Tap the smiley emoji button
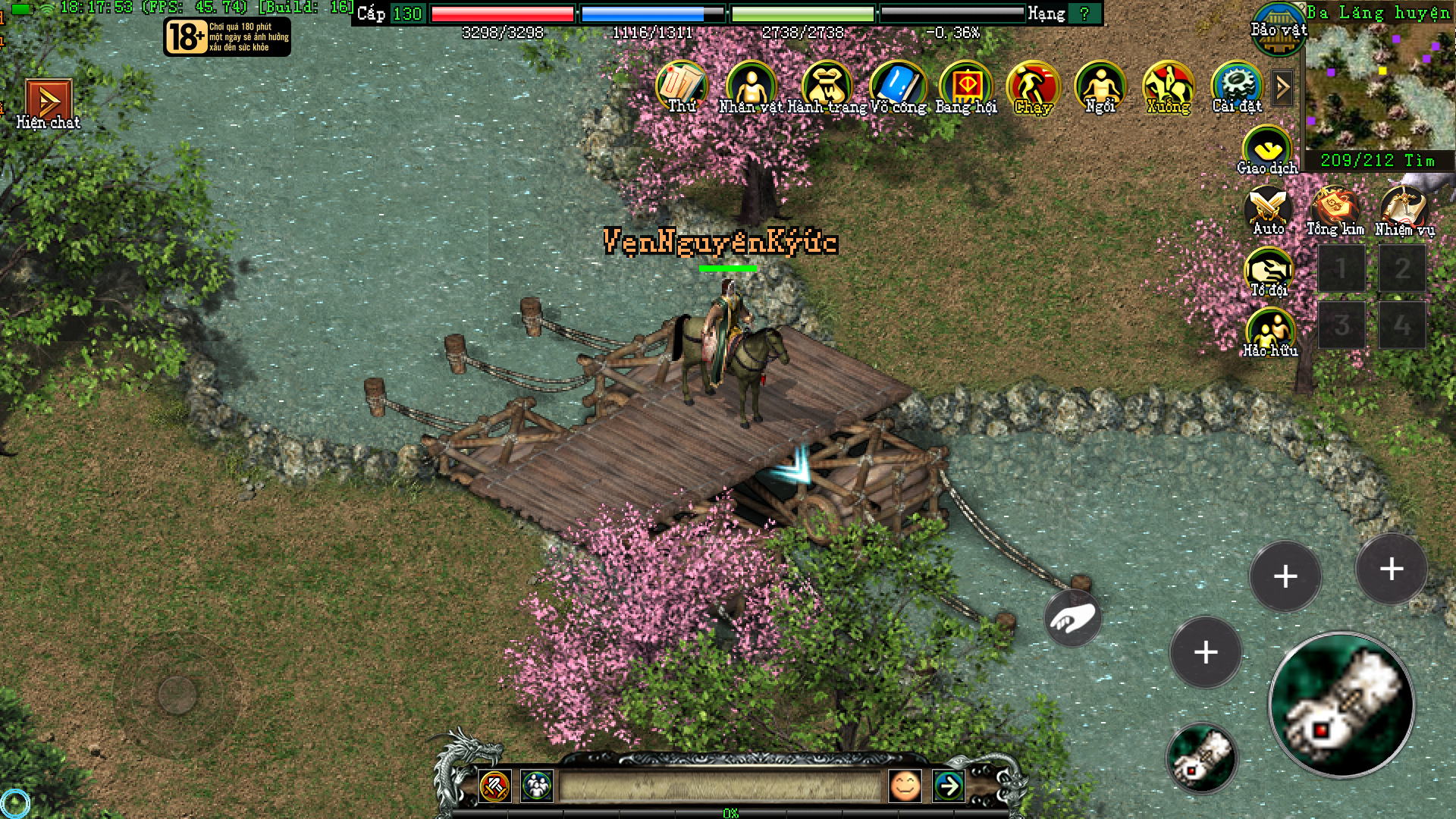 (904, 786)
